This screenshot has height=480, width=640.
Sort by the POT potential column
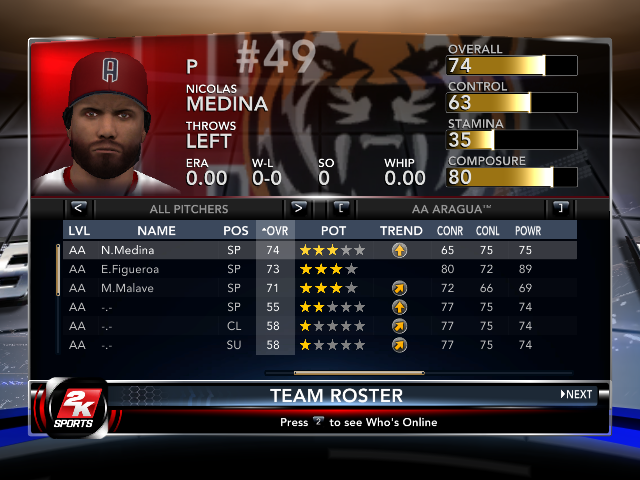(333, 231)
